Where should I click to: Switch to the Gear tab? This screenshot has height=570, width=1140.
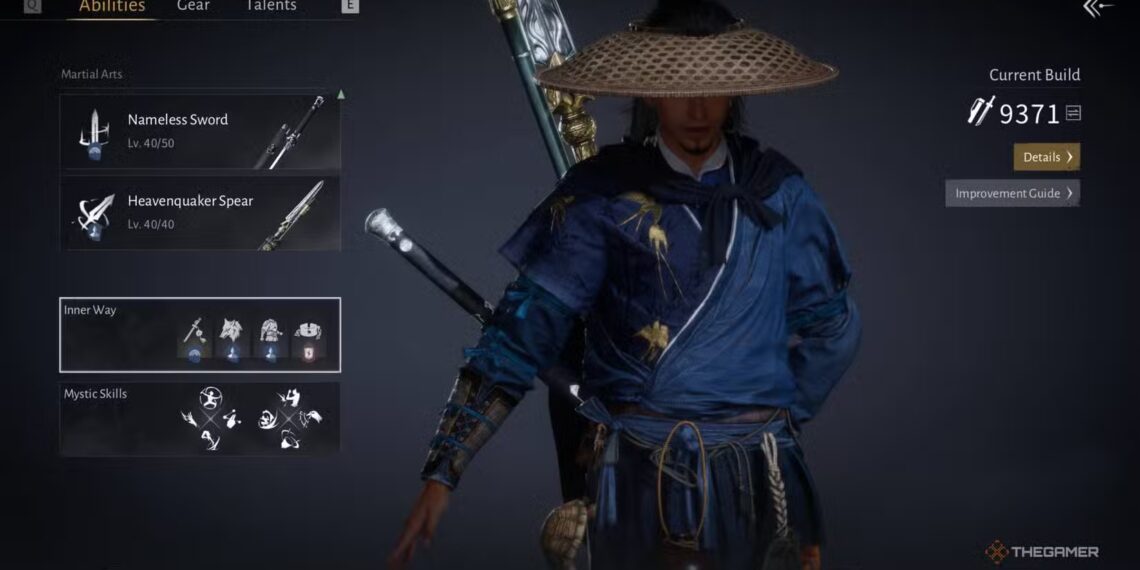pos(194,6)
